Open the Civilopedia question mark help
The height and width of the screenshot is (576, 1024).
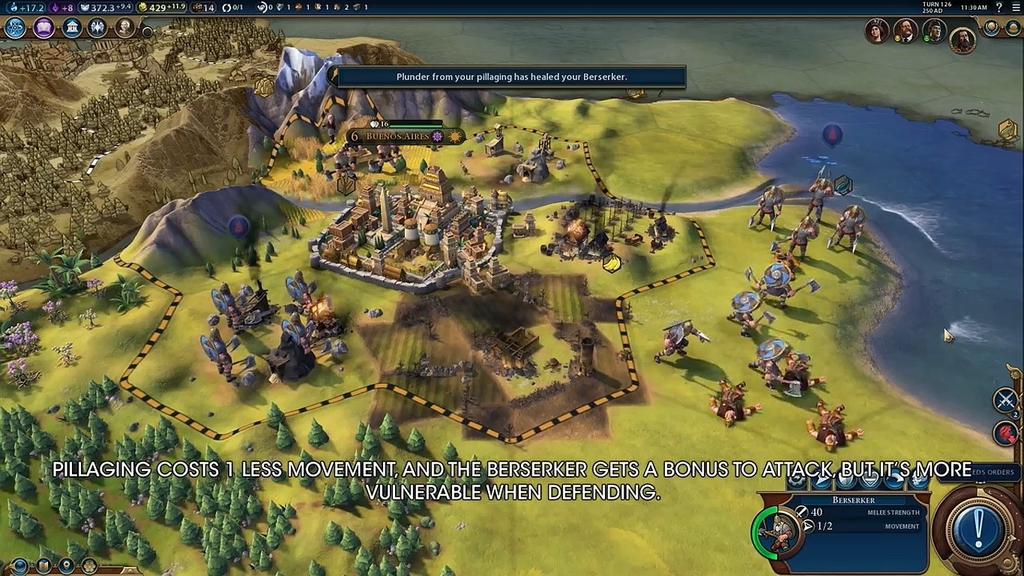coord(998,7)
